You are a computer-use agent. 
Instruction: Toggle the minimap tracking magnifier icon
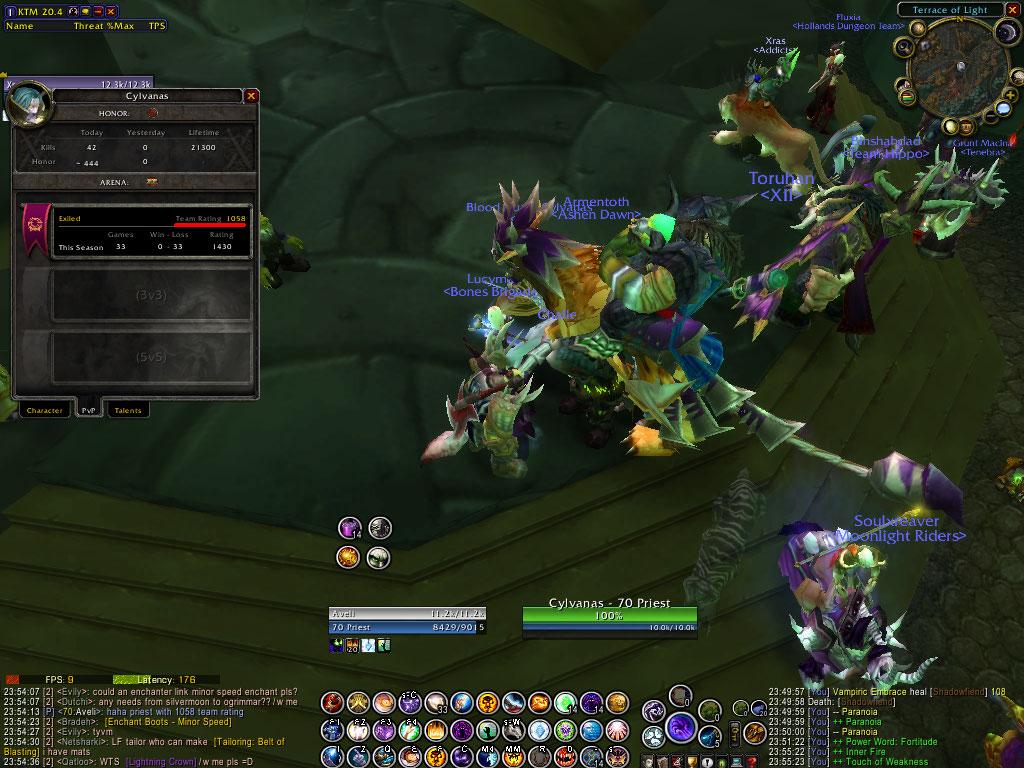903,46
